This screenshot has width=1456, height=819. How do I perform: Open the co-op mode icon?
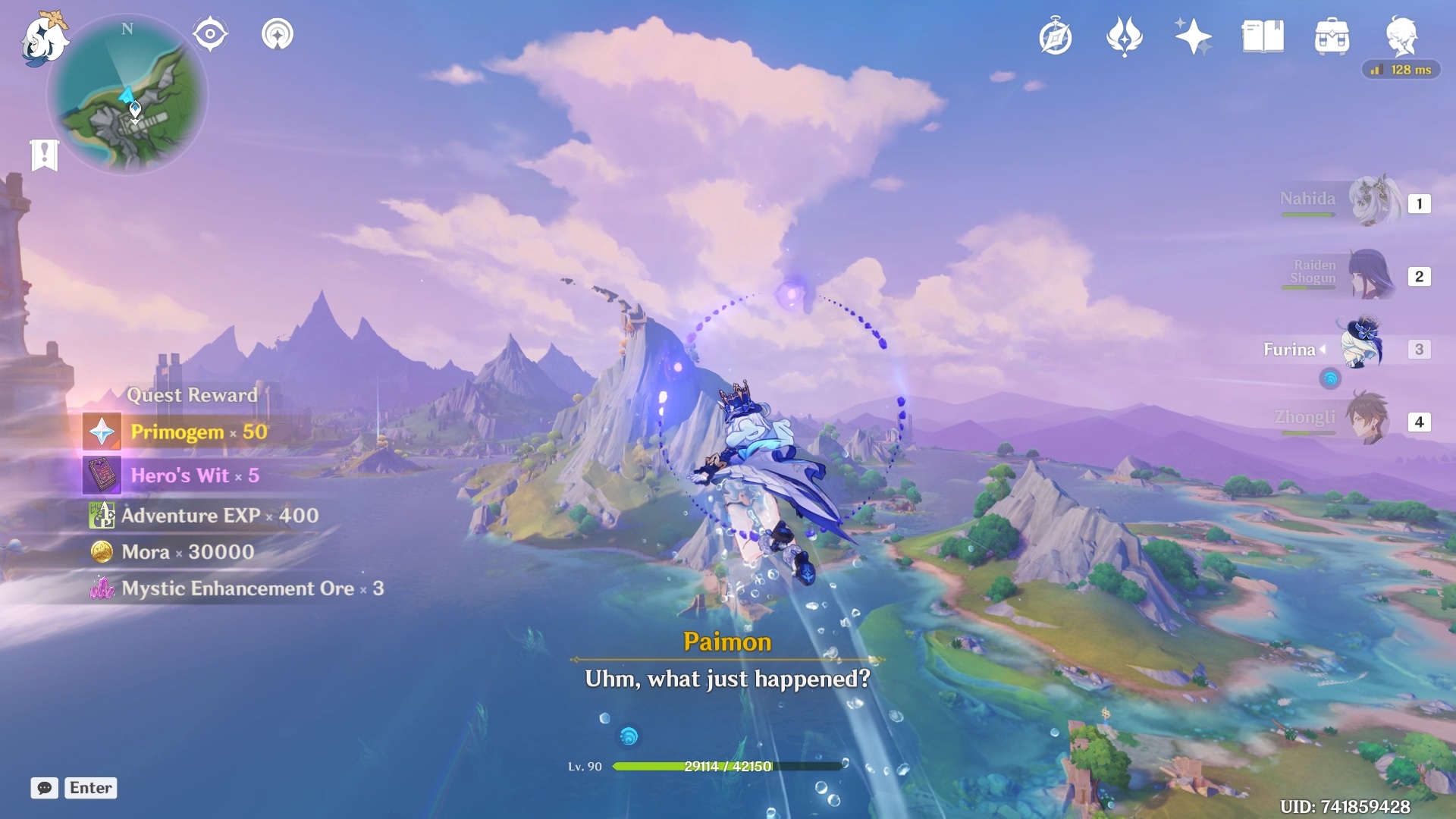pyautogui.click(x=278, y=34)
